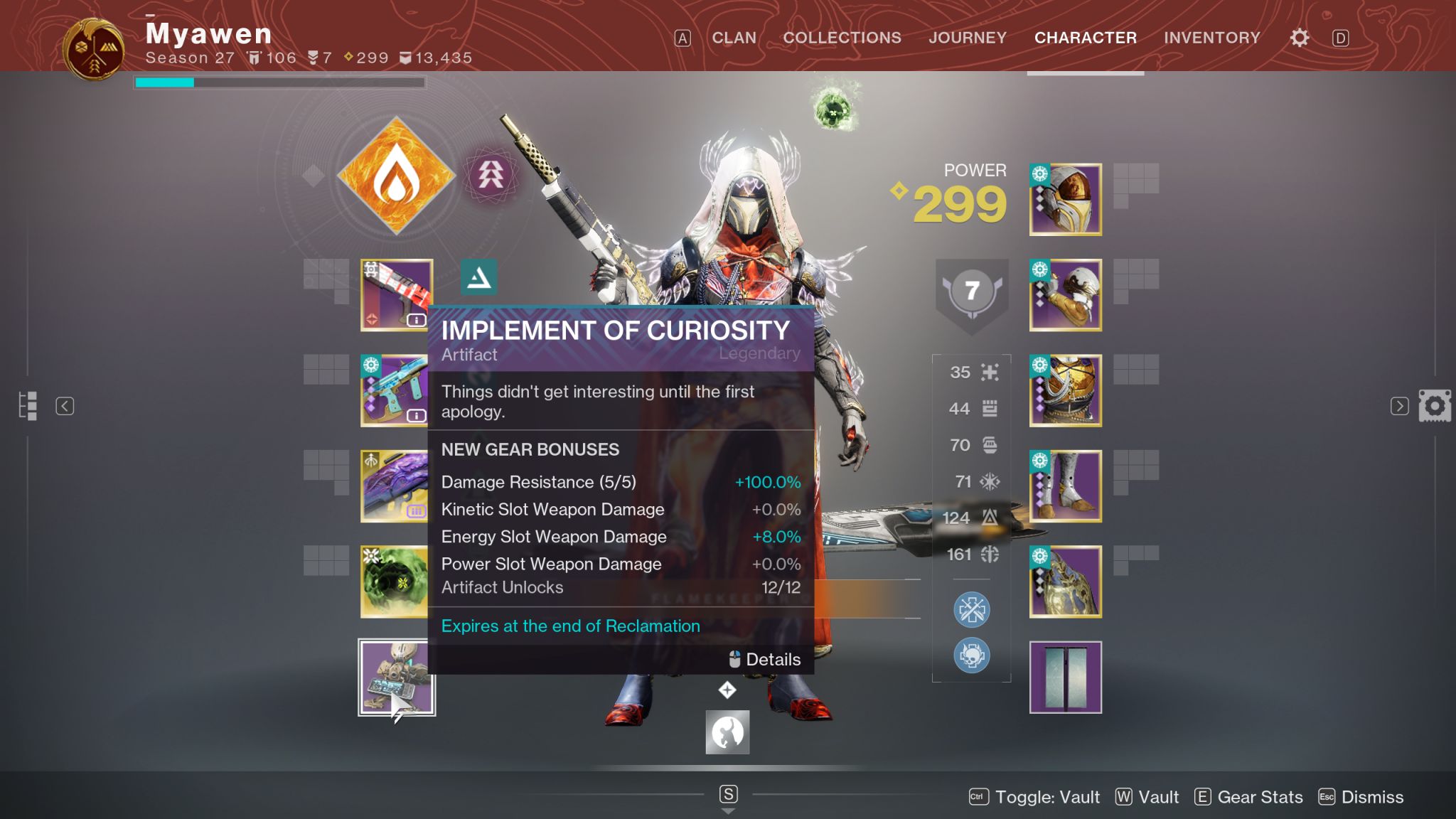Select the energy weapon slot
Screen dimensions: 1456x819
pos(395,390)
